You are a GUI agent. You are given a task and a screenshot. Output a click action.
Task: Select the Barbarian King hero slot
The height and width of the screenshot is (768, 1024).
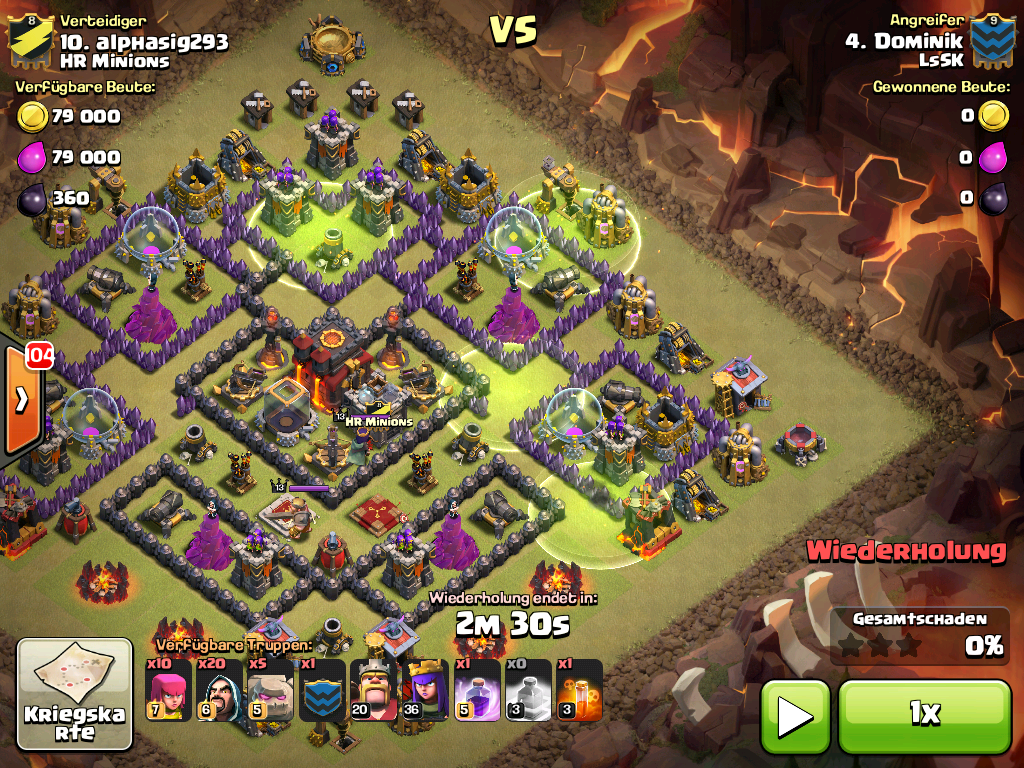tap(373, 690)
